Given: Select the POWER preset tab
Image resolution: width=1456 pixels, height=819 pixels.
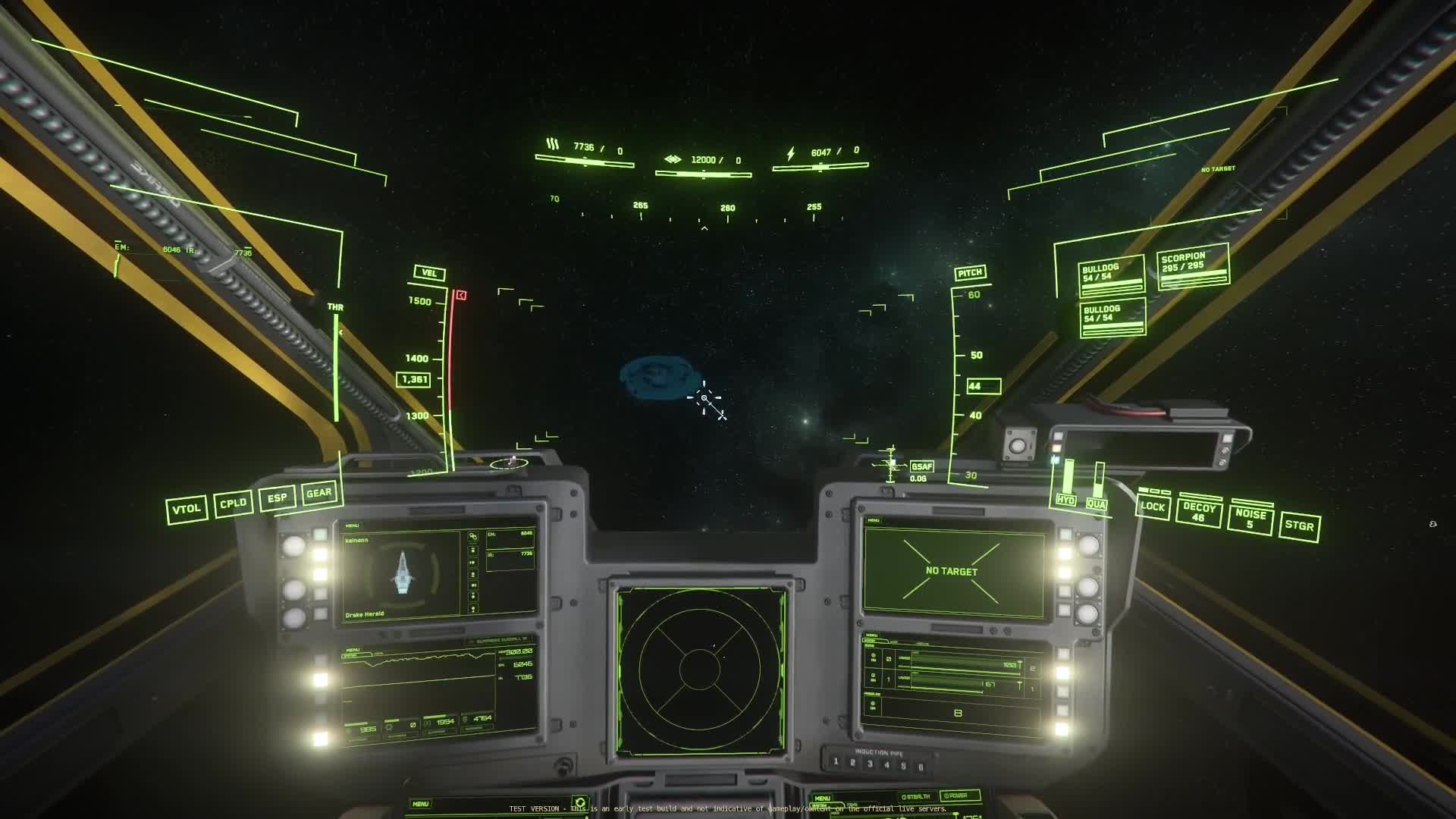Looking at the screenshot, I should [959, 795].
